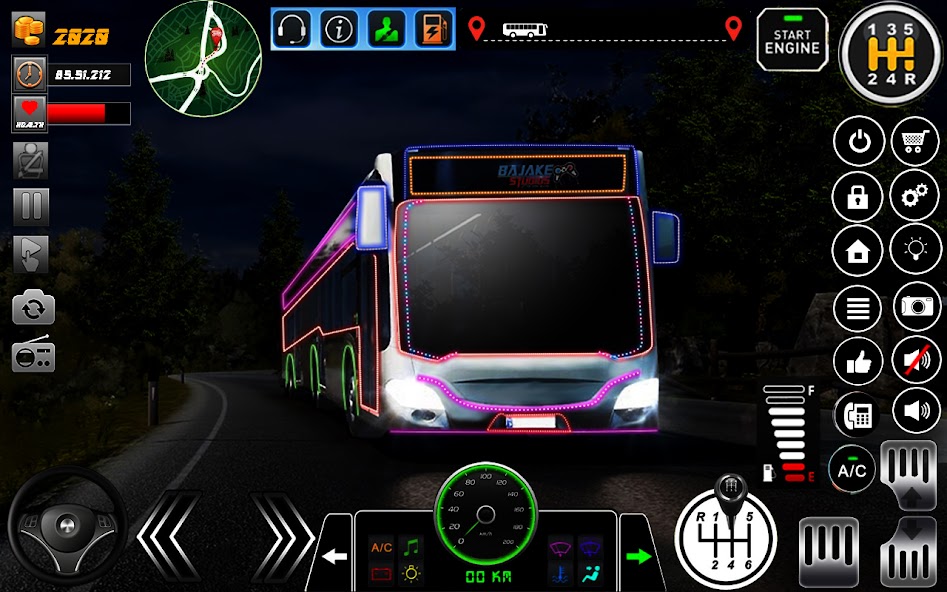
Task: Sound the horn speaker button
Action: (915, 412)
